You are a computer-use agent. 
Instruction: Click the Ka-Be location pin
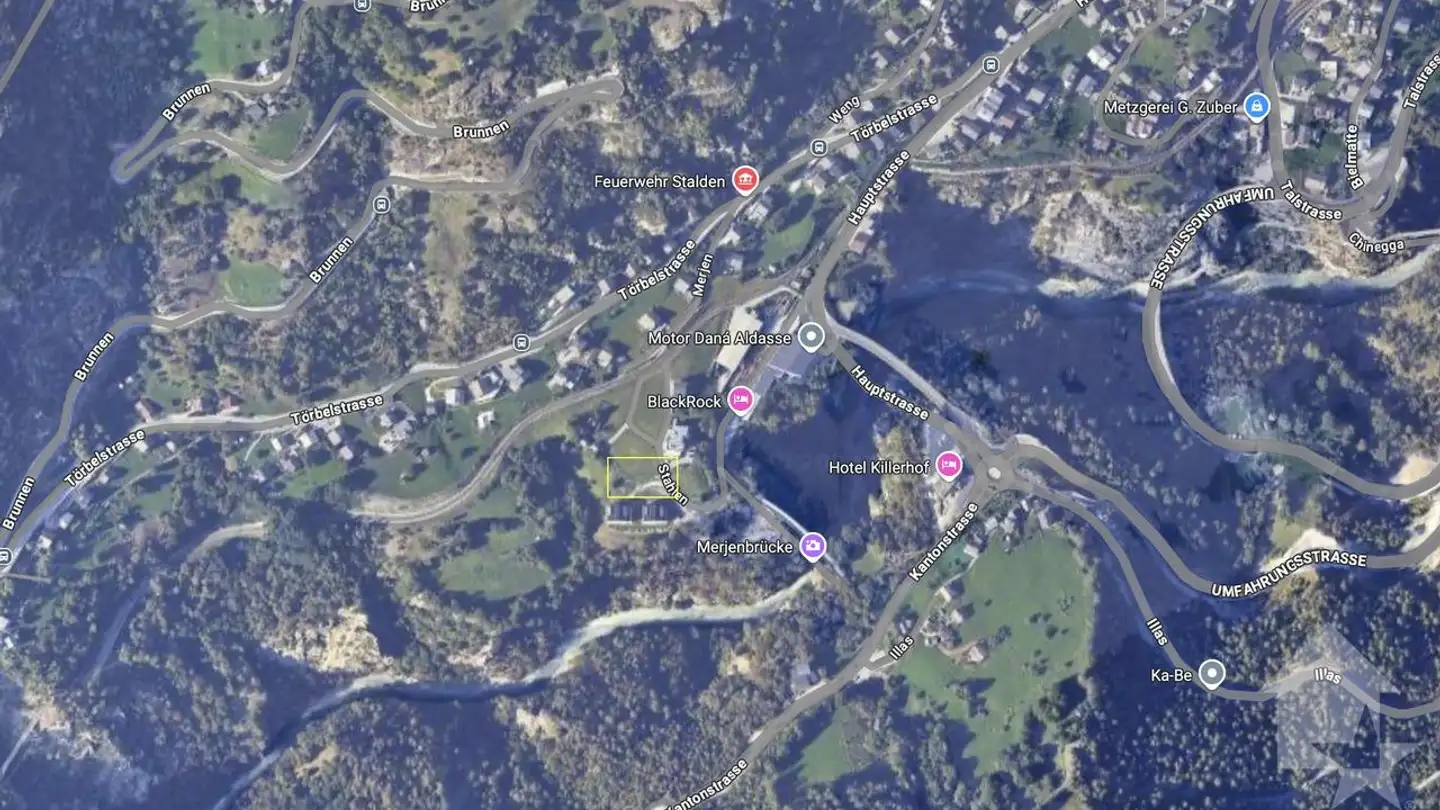click(x=1212, y=674)
